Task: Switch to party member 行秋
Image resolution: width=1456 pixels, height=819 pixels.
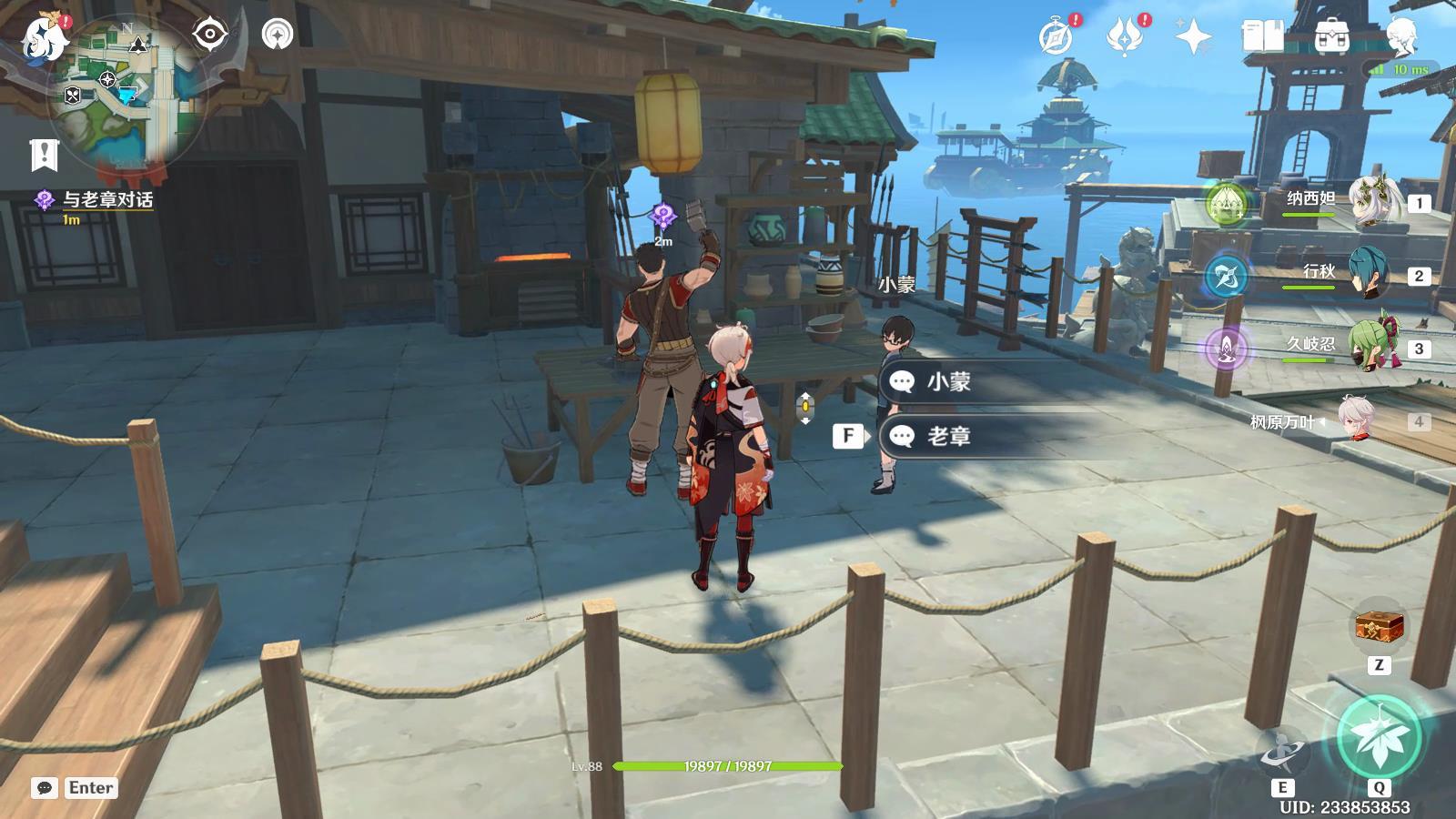Action: pos(1370,274)
